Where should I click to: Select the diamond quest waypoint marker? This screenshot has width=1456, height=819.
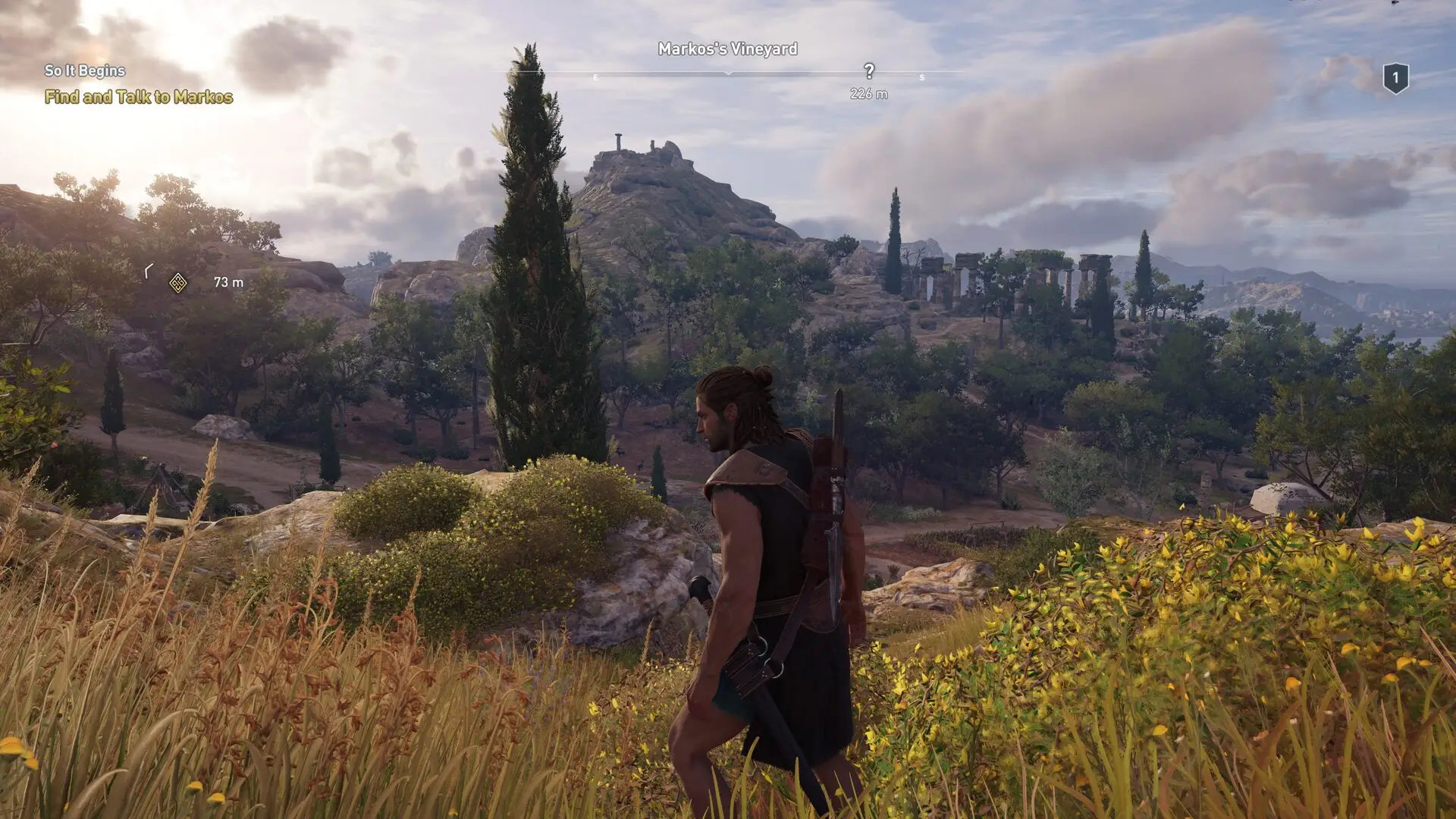pos(177,283)
